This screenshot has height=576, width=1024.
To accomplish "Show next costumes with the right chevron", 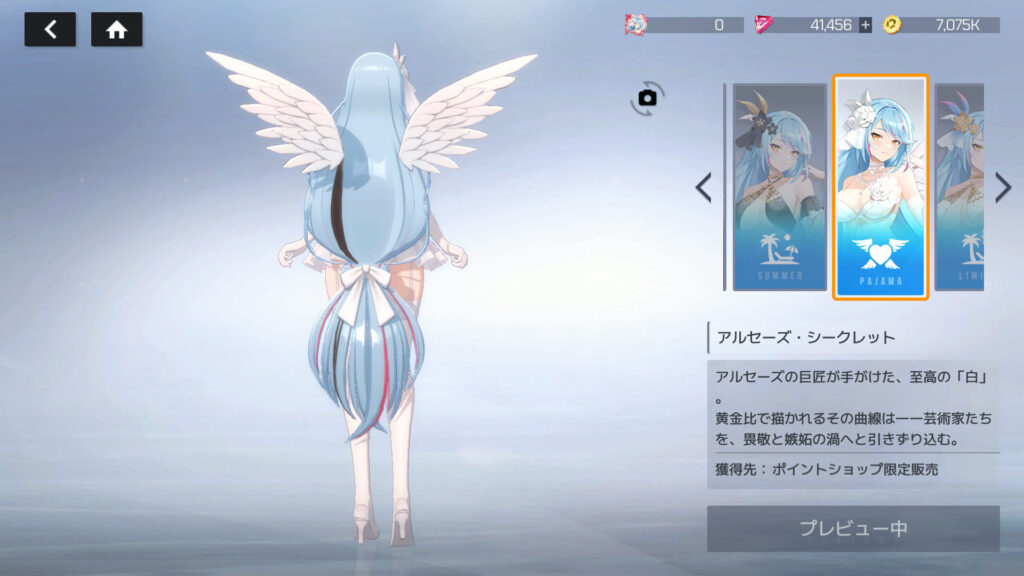I will [1003, 187].
